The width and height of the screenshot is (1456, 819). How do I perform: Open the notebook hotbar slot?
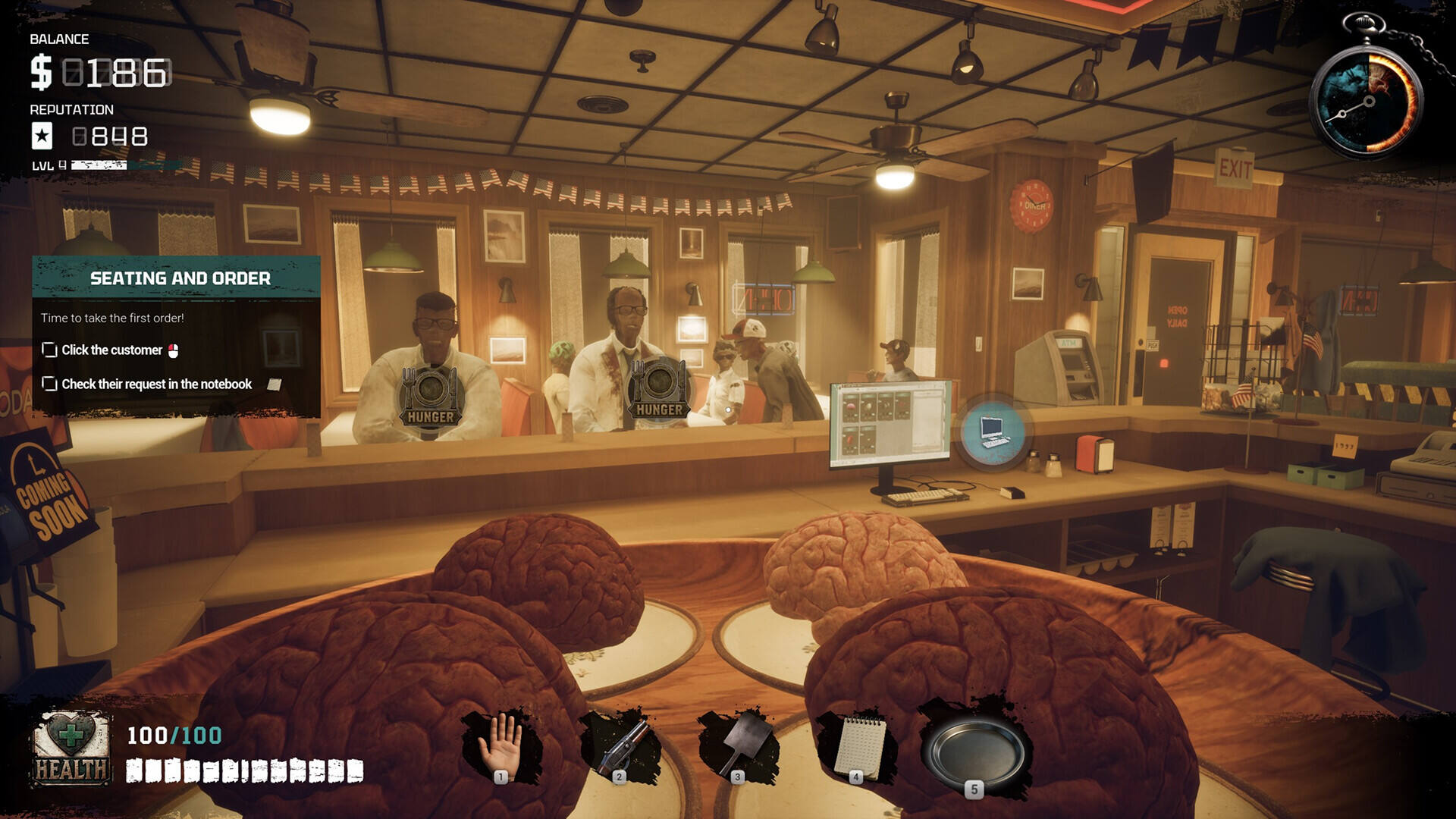click(858, 746)
